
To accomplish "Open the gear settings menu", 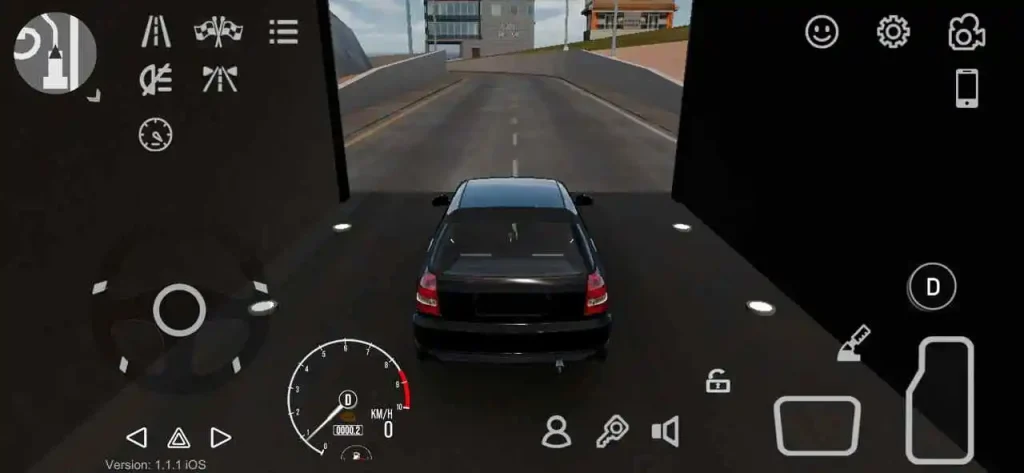I will (x=892, y=32).
